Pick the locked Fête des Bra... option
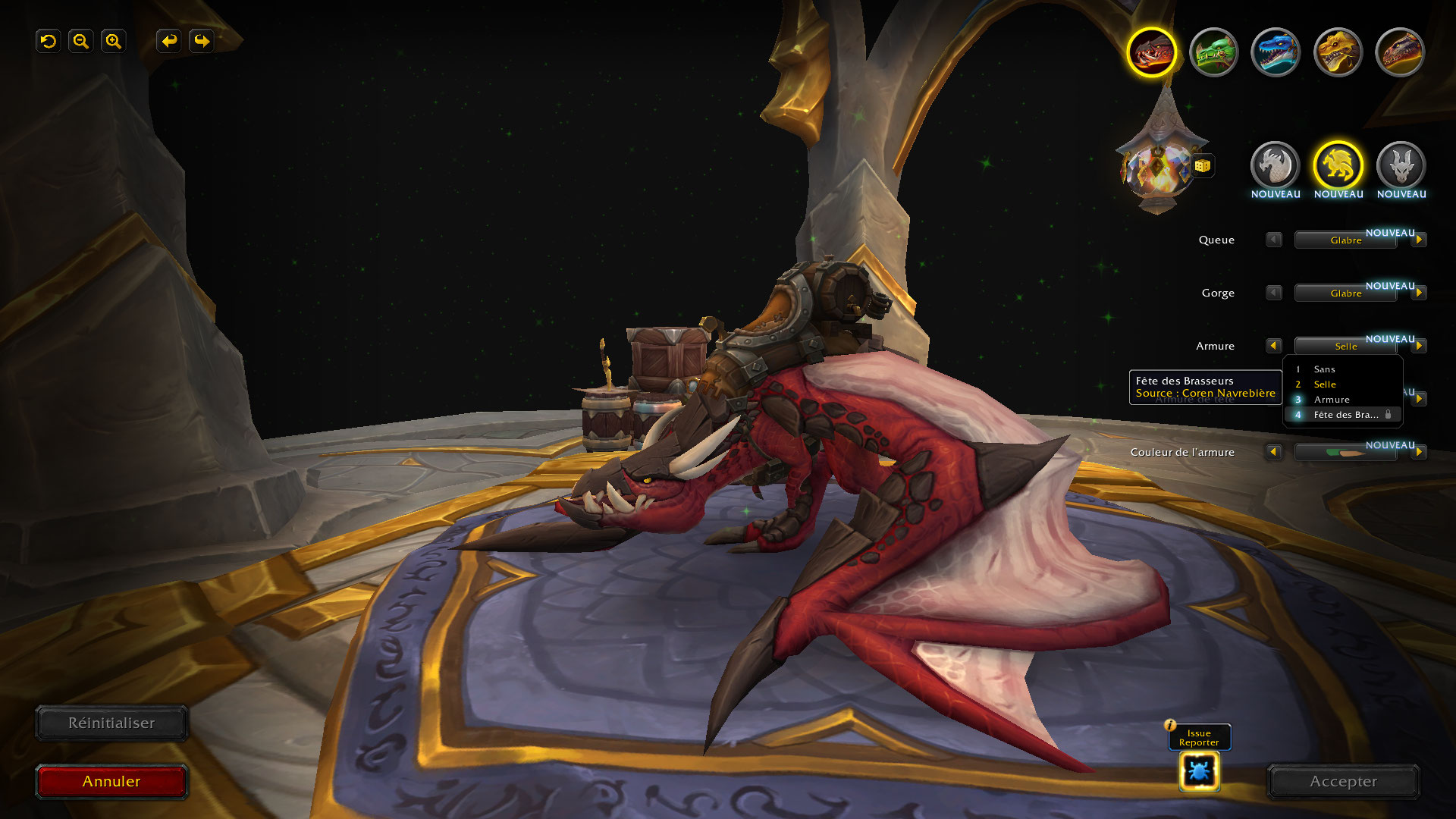1456x819 pixels. pyautogui.click(x=1345, y=415)
